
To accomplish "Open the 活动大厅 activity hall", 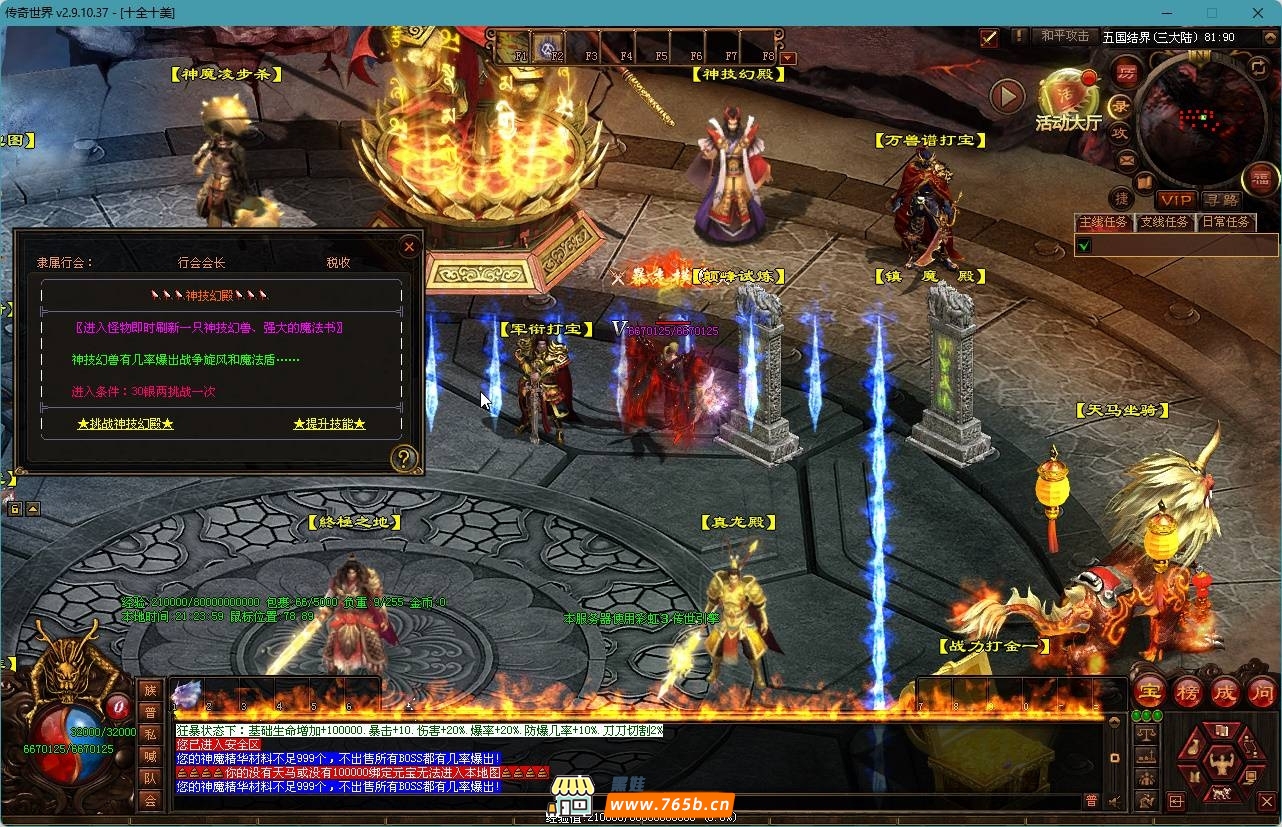I will (x=1068, y=101).
